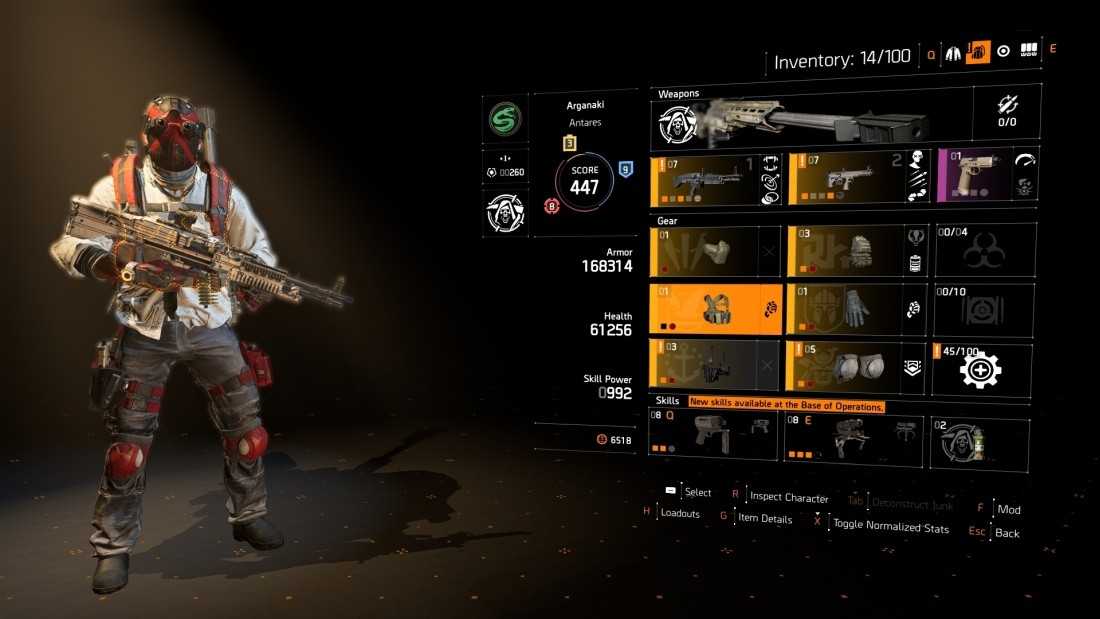Choose the secondary weapon in slot 2
This screenshot has width=1100, height=619.
click(x=857, y=179)
